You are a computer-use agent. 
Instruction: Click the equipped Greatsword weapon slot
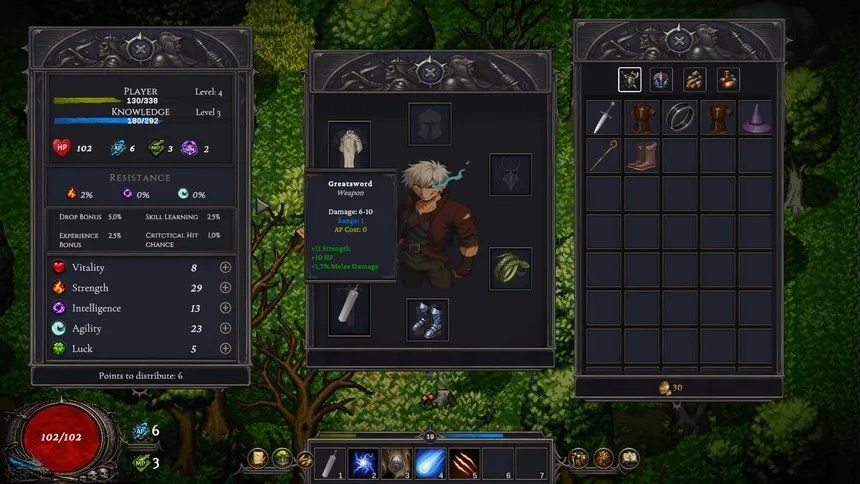point(350,307)
